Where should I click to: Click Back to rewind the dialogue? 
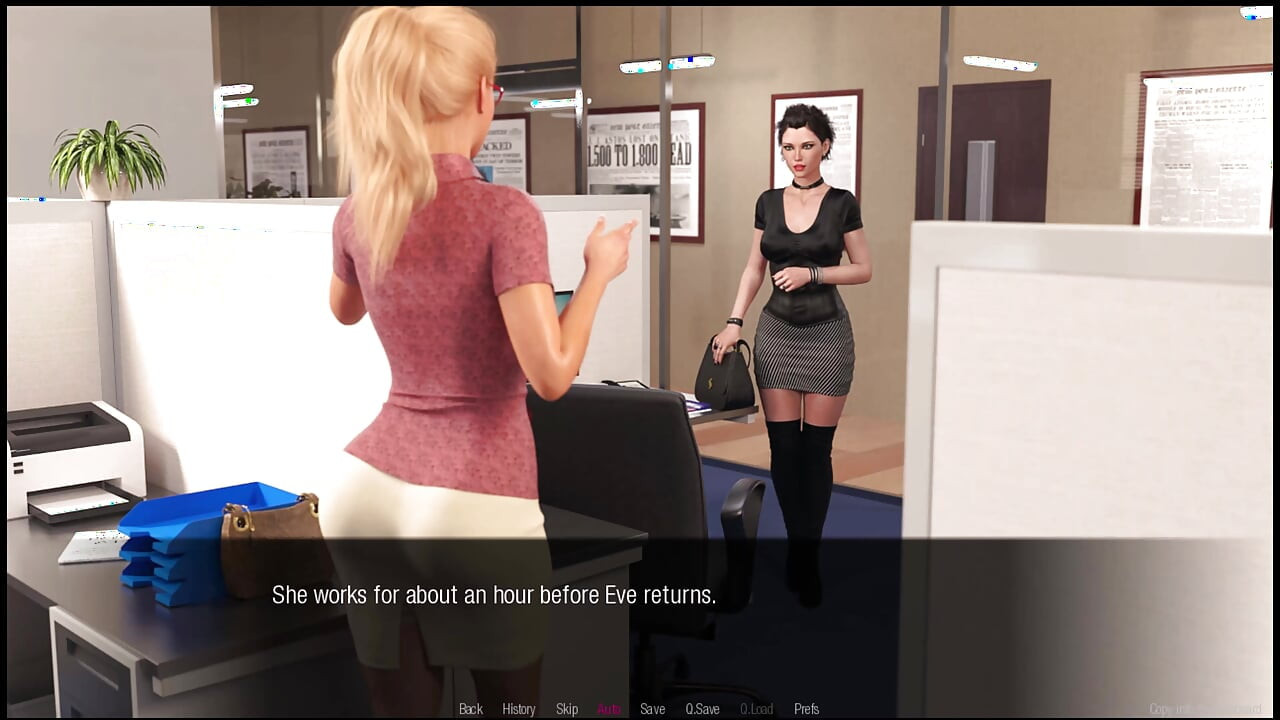point(469,708)
